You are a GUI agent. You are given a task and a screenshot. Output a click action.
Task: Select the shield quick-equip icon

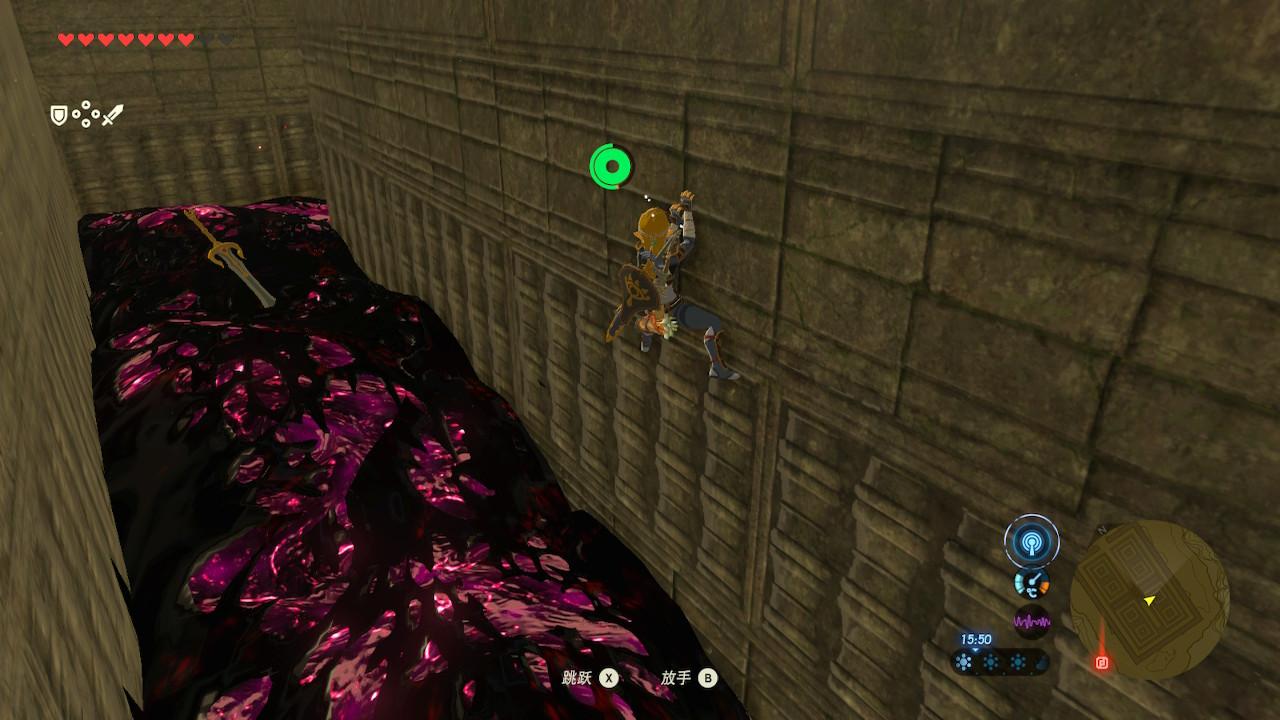(x=59, y=116)
